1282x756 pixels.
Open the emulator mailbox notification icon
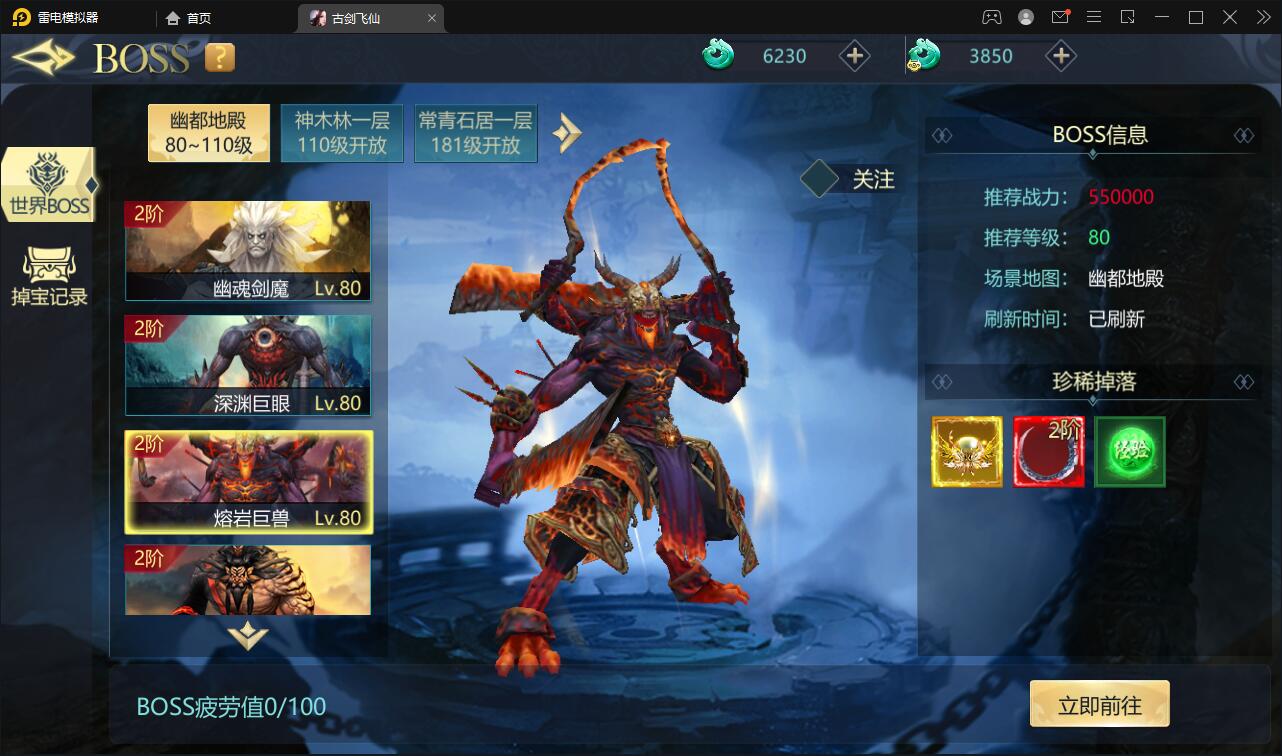pyautogui.click(x=1061, y=16)
